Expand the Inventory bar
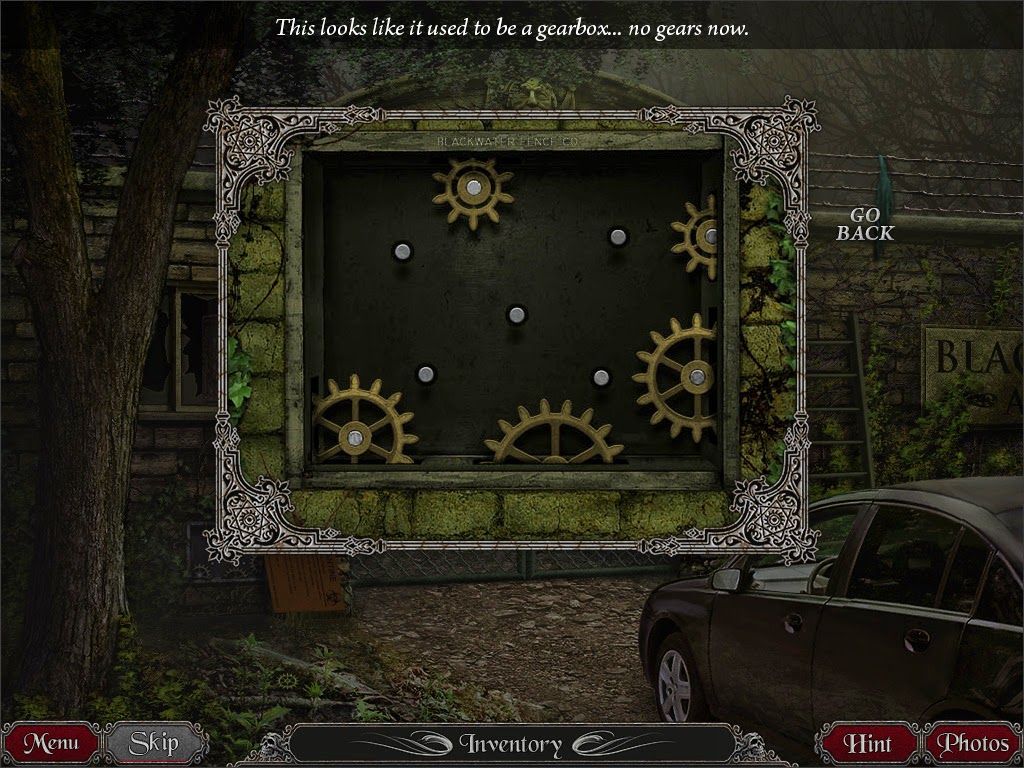Image resolution: width=1024 pixels, height=768 pixels. coord(511,744)
